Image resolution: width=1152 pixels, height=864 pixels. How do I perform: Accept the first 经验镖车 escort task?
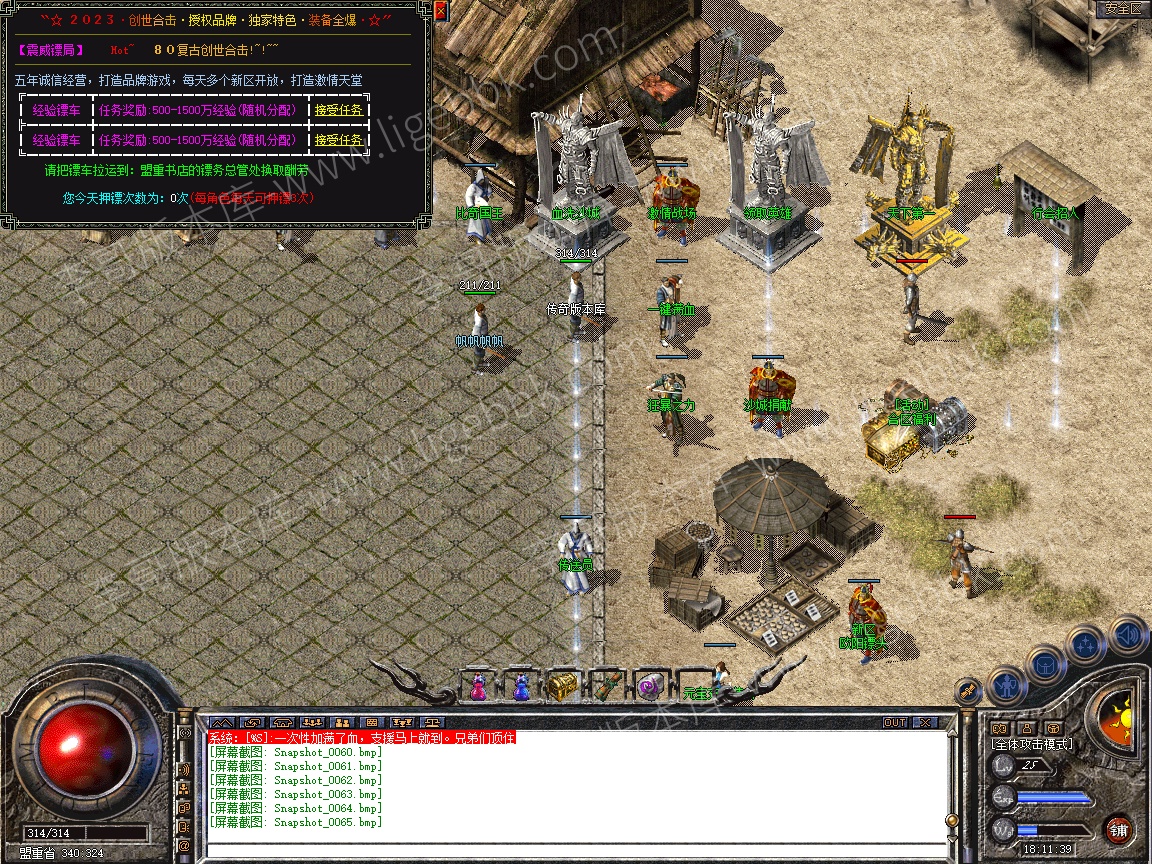tap(339, 111)
